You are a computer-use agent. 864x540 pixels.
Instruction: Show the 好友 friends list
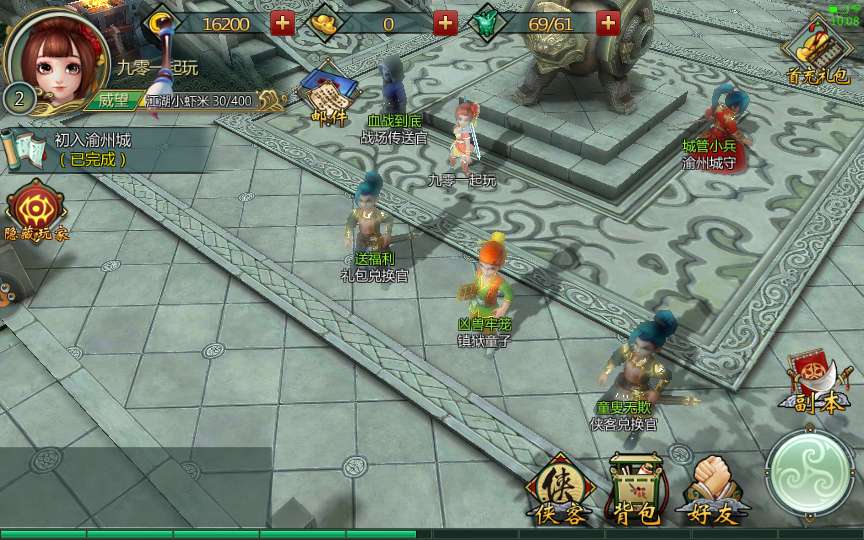point(711,491)
